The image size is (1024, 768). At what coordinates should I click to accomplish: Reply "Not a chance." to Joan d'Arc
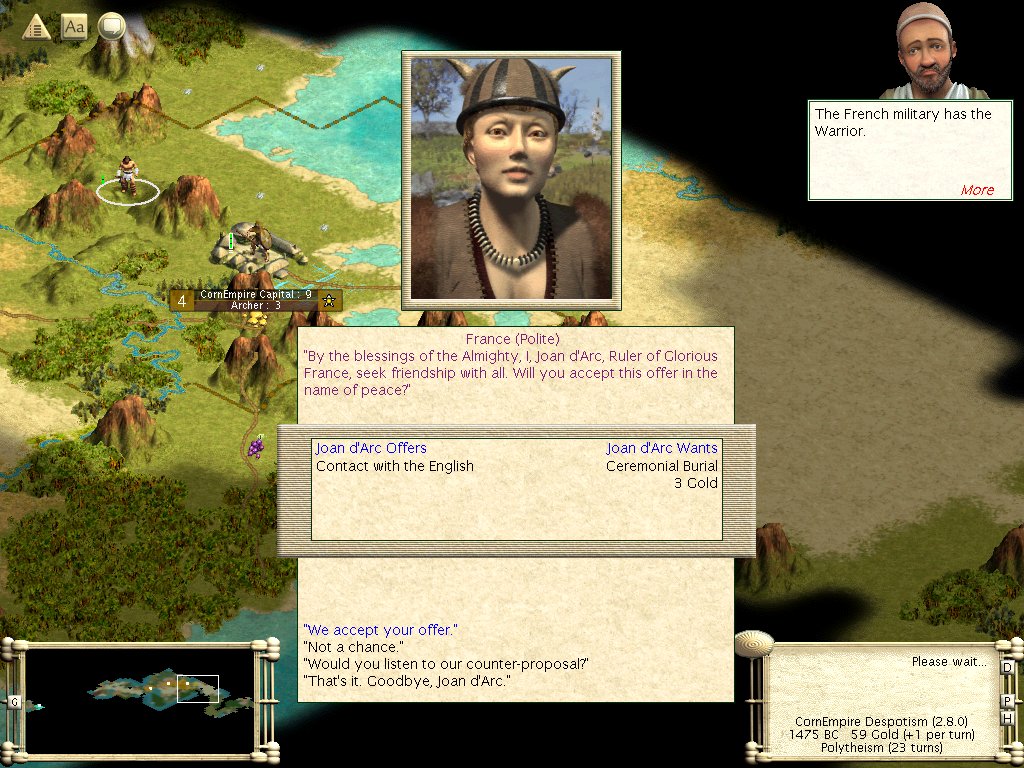(x=353, y=647)
